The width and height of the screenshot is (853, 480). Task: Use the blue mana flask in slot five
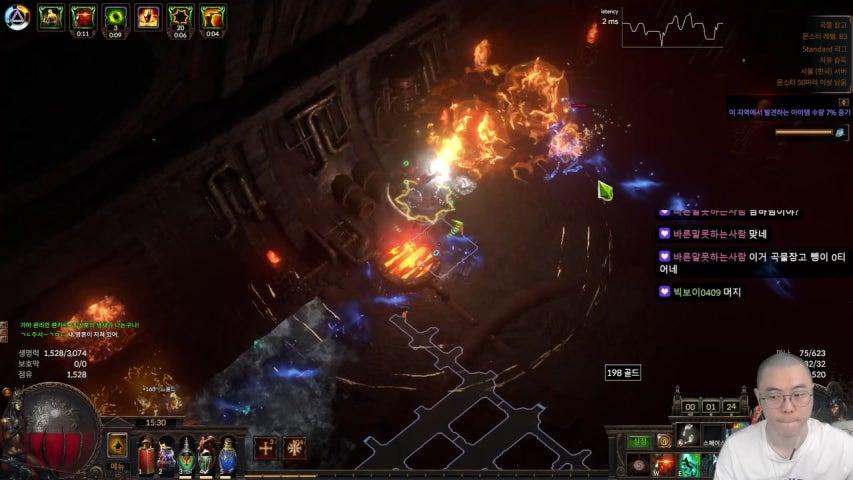tap(228, 456)
